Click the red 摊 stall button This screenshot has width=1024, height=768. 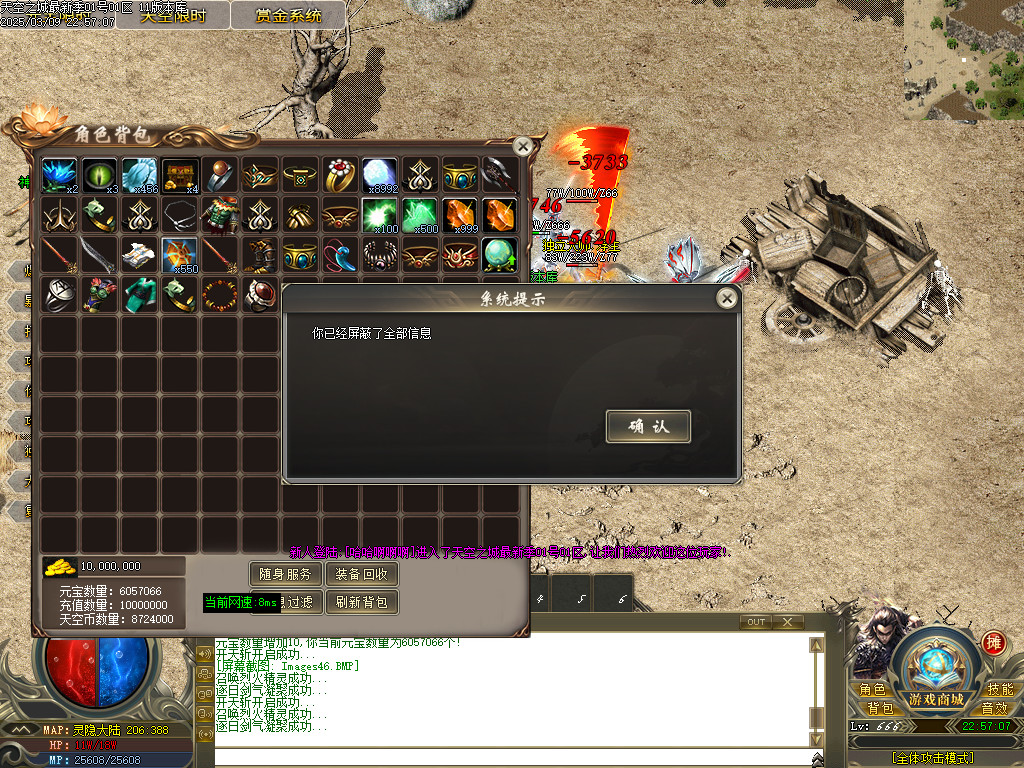click(x=993, y=643)
